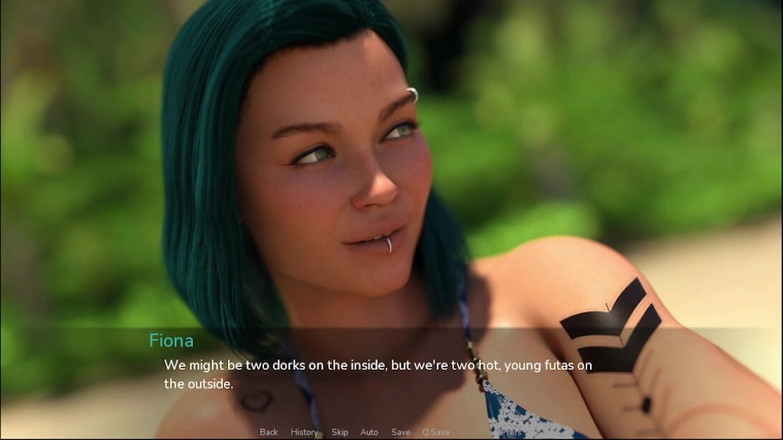This screenshot has height=440, width=783.
Task: Open the dialogue History log
Action: 304,432
